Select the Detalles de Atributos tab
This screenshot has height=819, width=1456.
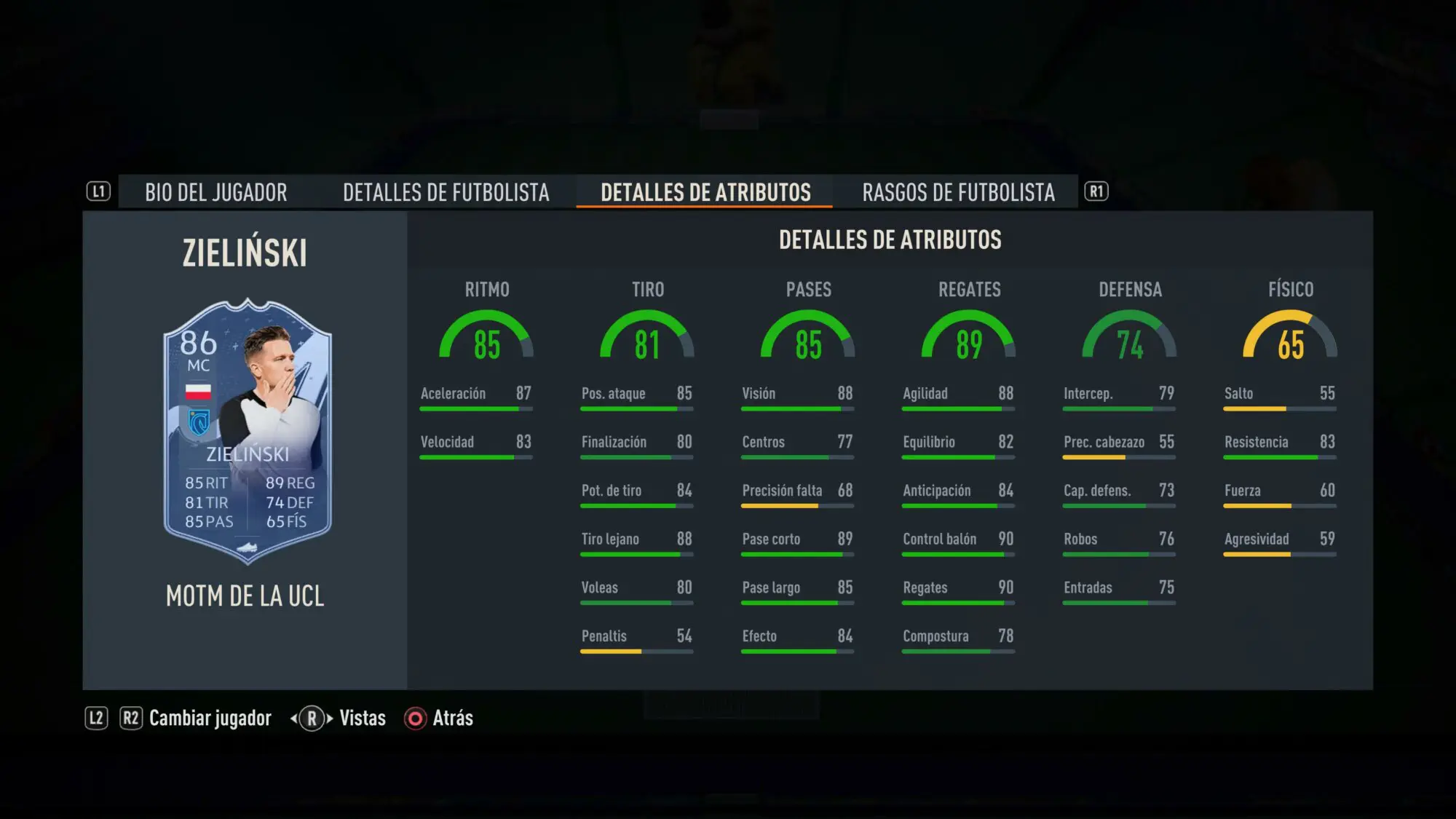point(705,192)
